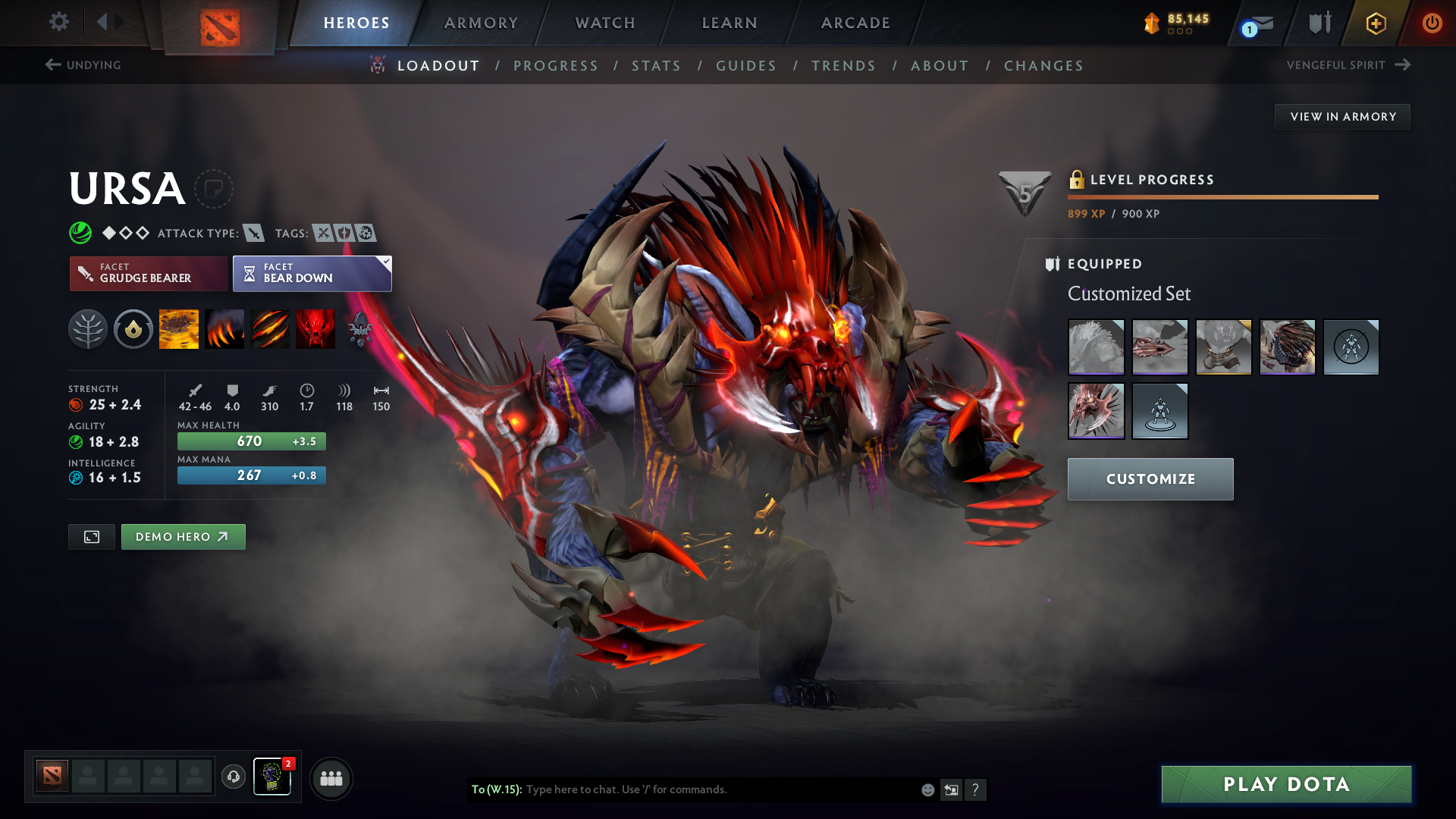1456x819 pixels.
Task: Open the Overpower ability icon
Action: (x=224, y=329)
